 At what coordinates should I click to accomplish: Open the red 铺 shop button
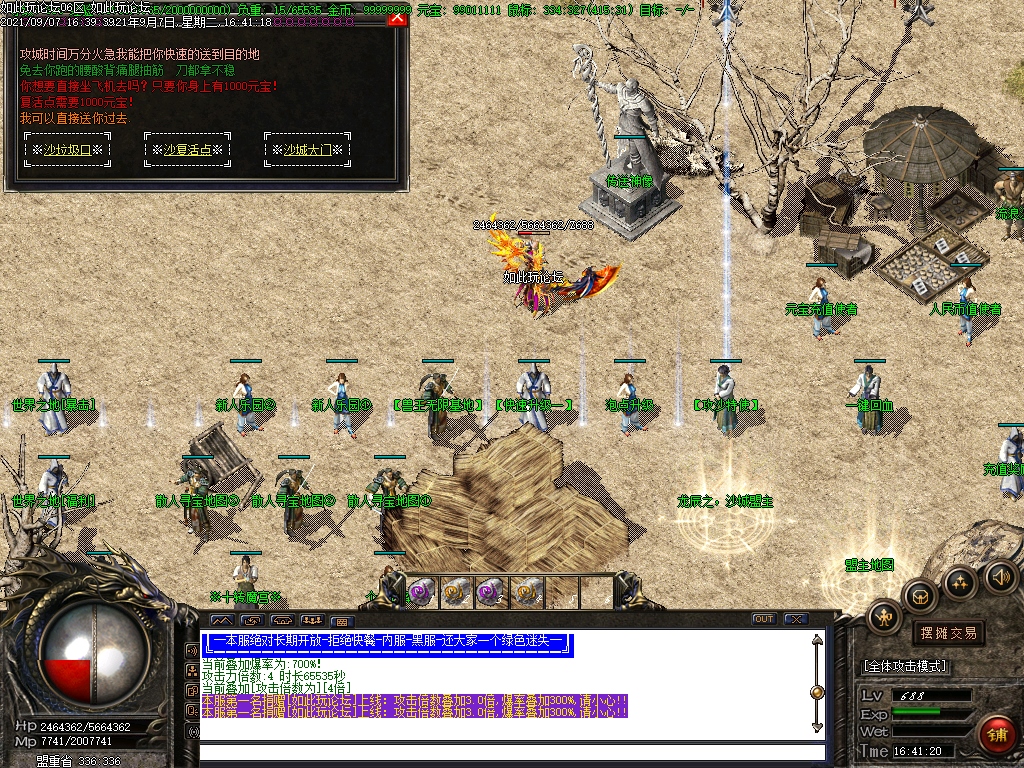tap(996, 733)
